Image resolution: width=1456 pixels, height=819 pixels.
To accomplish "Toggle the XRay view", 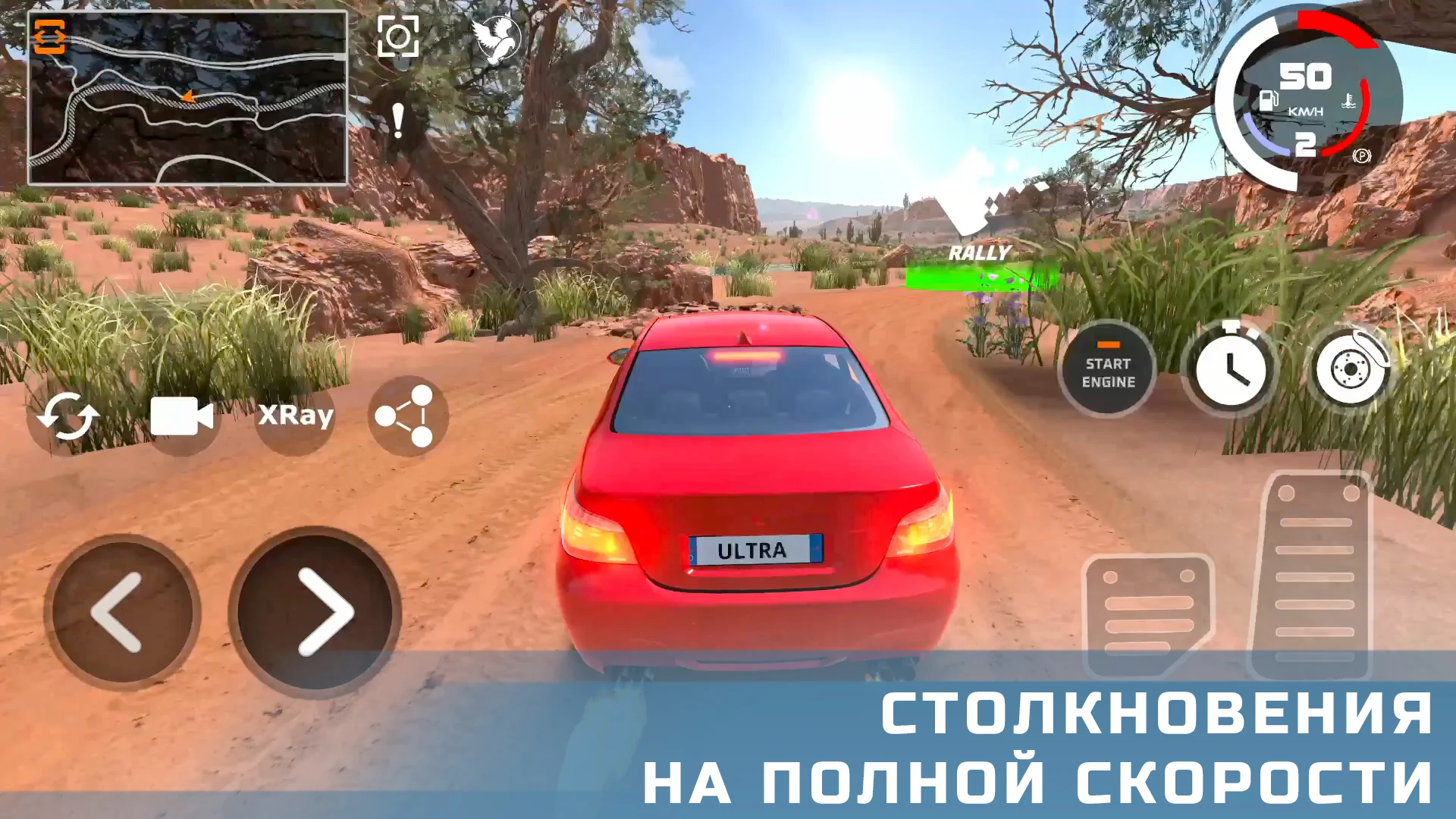I will (295, 416).
